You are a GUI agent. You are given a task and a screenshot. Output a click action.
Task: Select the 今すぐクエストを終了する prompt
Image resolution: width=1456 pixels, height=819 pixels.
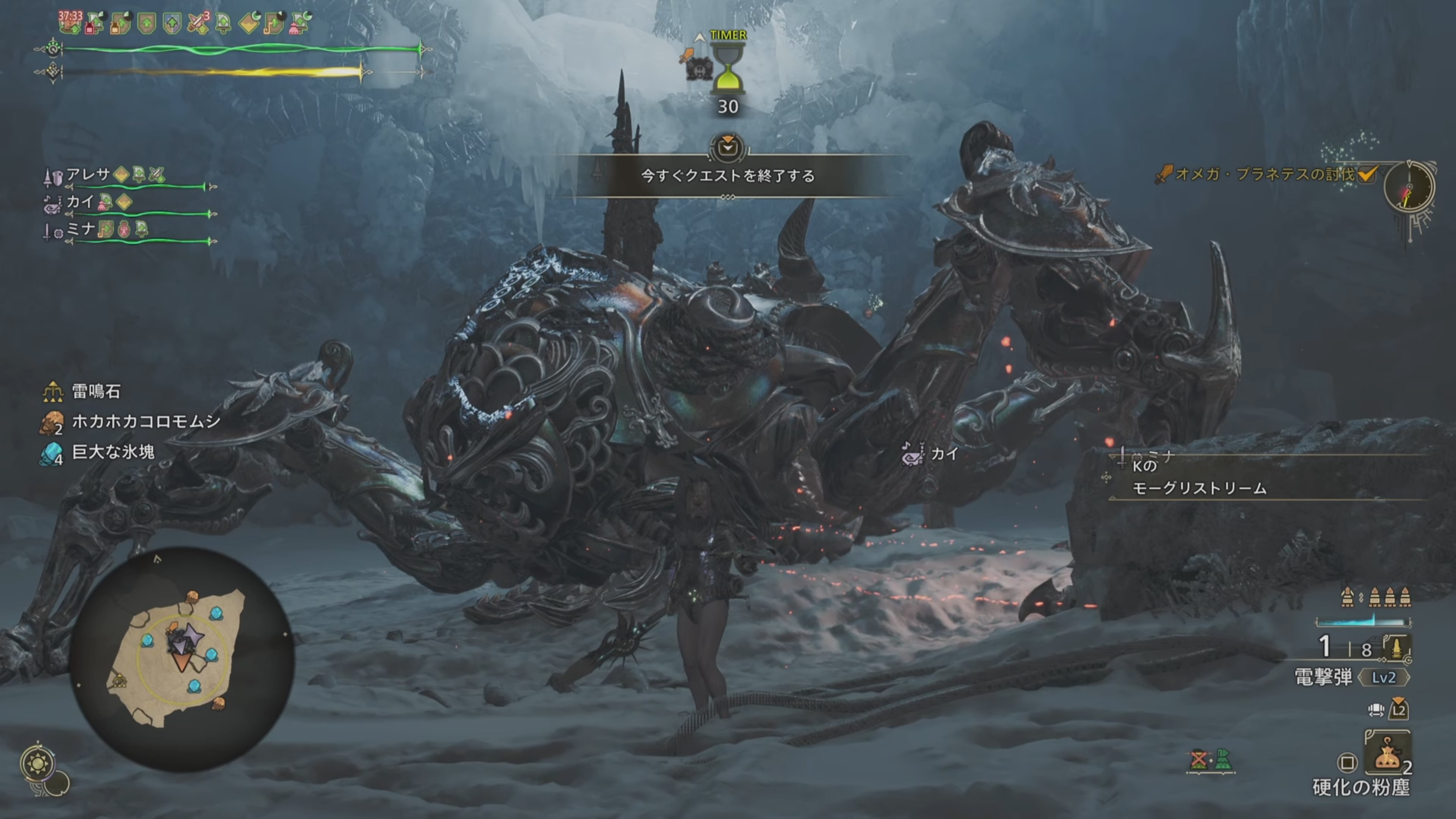(728, 176)
